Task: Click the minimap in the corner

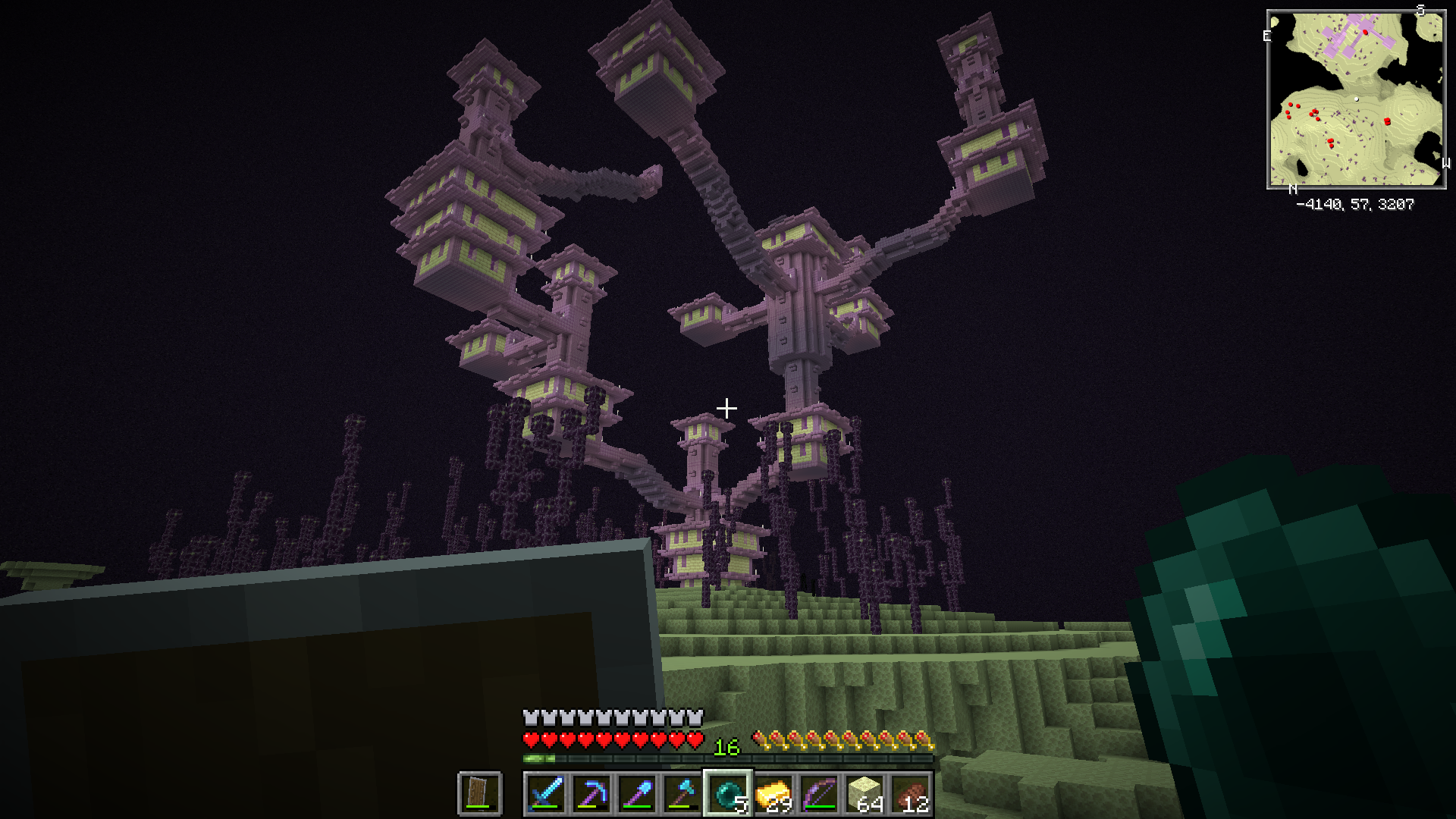Action: tap(1356, 99)
